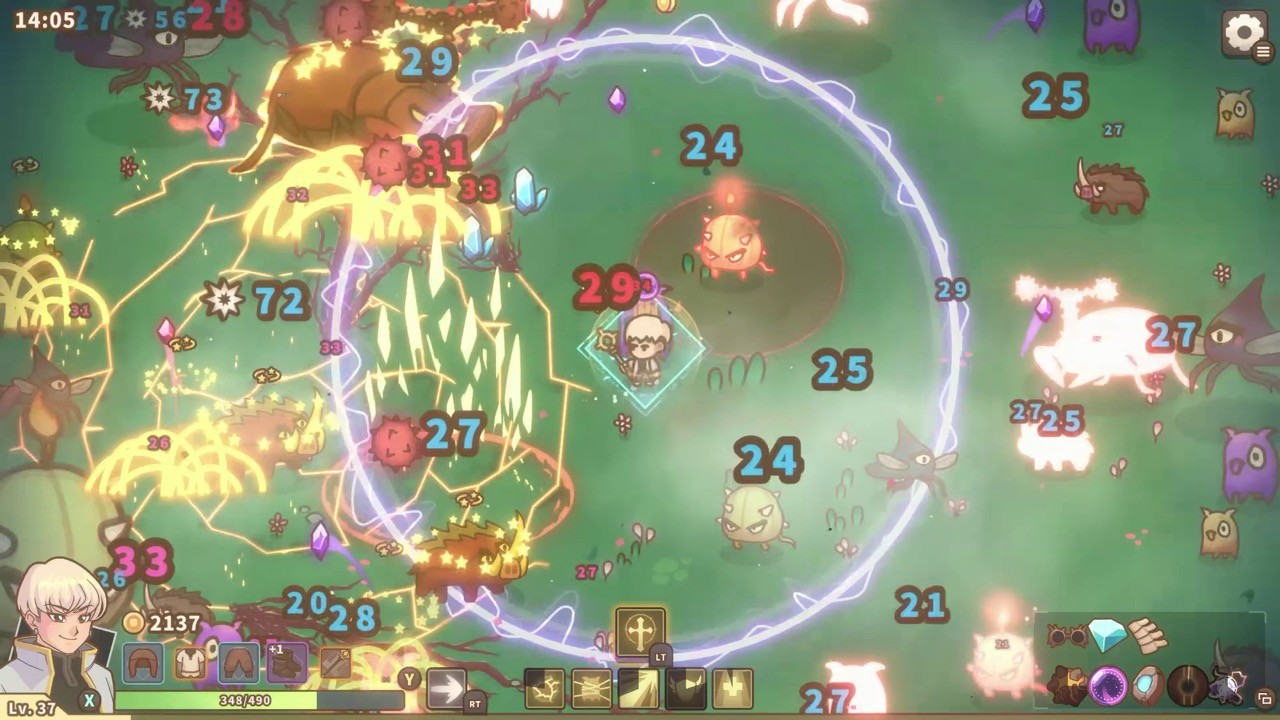Select the brown trousers equipment slot
Screen dimensions: 1280x720
pos(238,663)
